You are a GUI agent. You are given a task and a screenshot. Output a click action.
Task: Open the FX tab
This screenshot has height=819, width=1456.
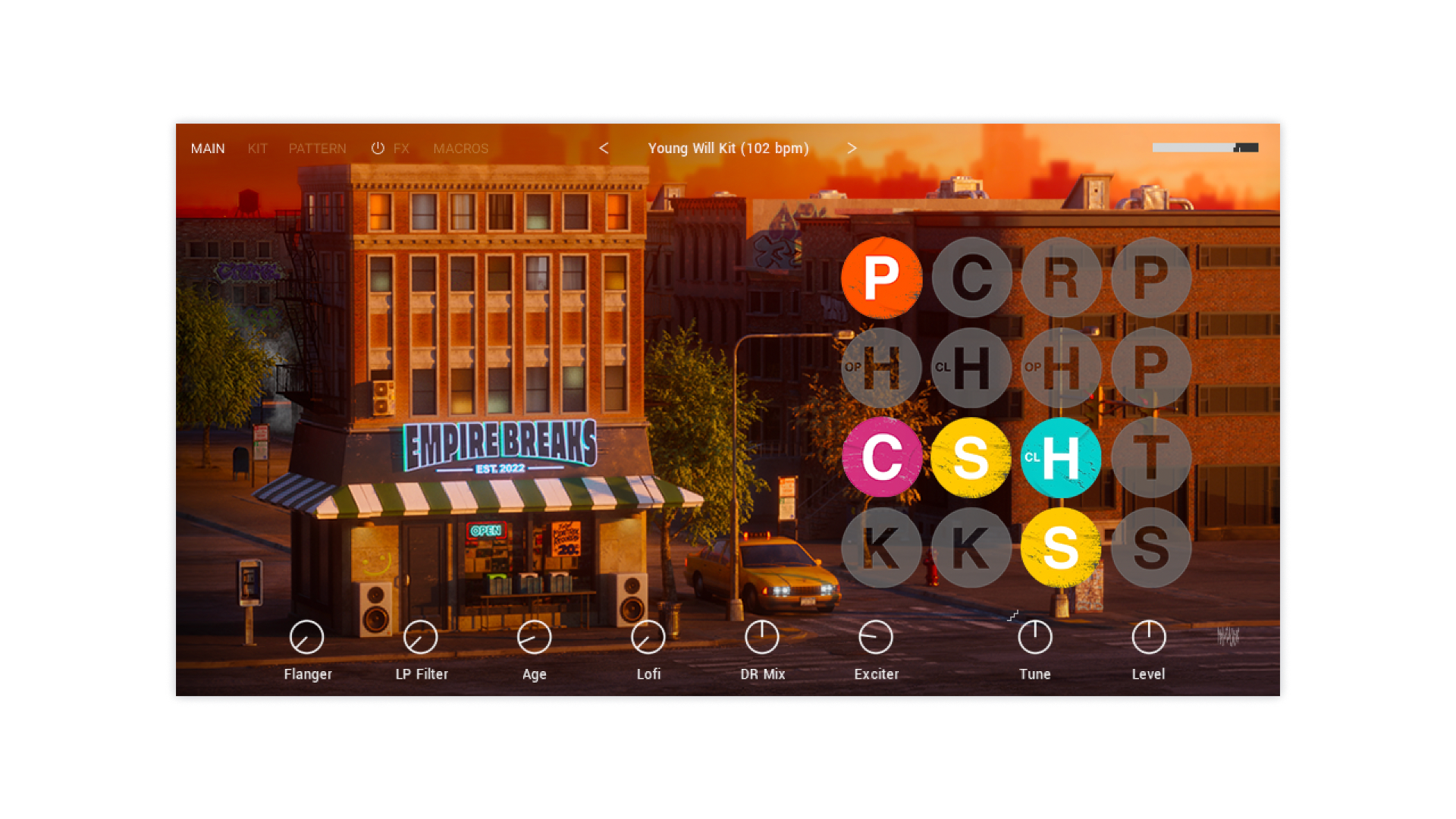pos(401,149)
